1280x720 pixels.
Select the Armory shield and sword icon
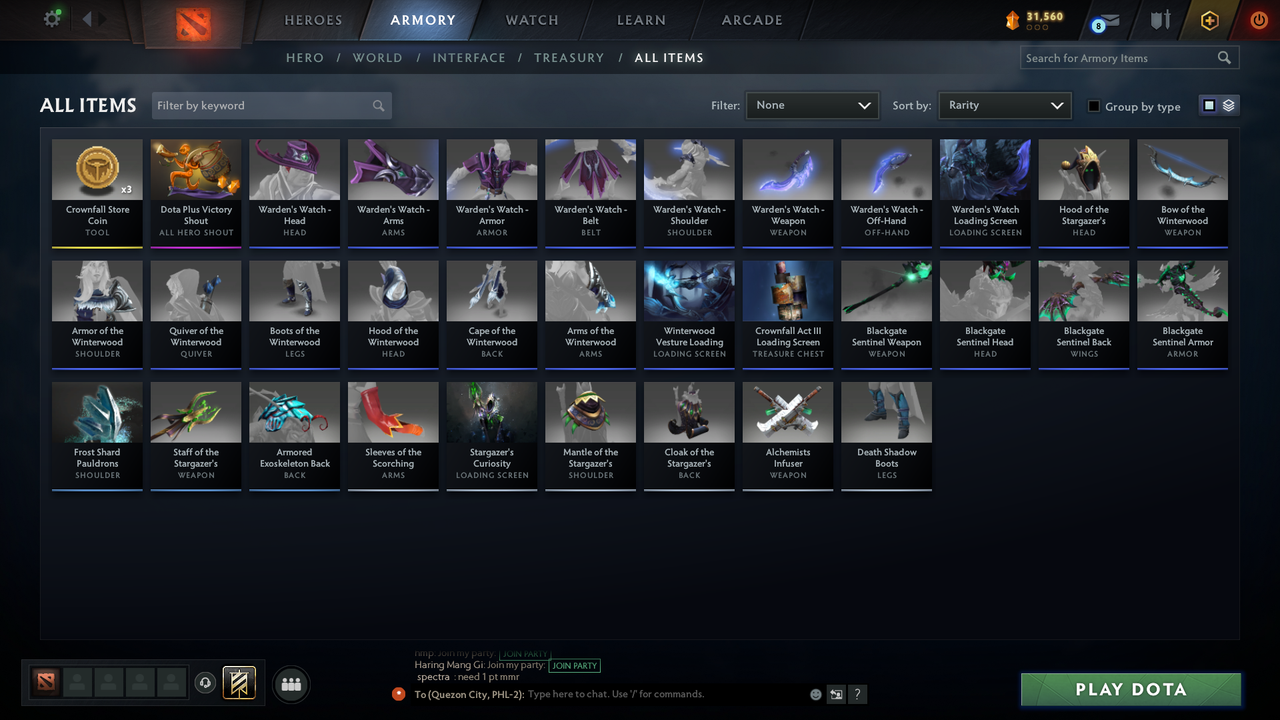click(1159, 20)
